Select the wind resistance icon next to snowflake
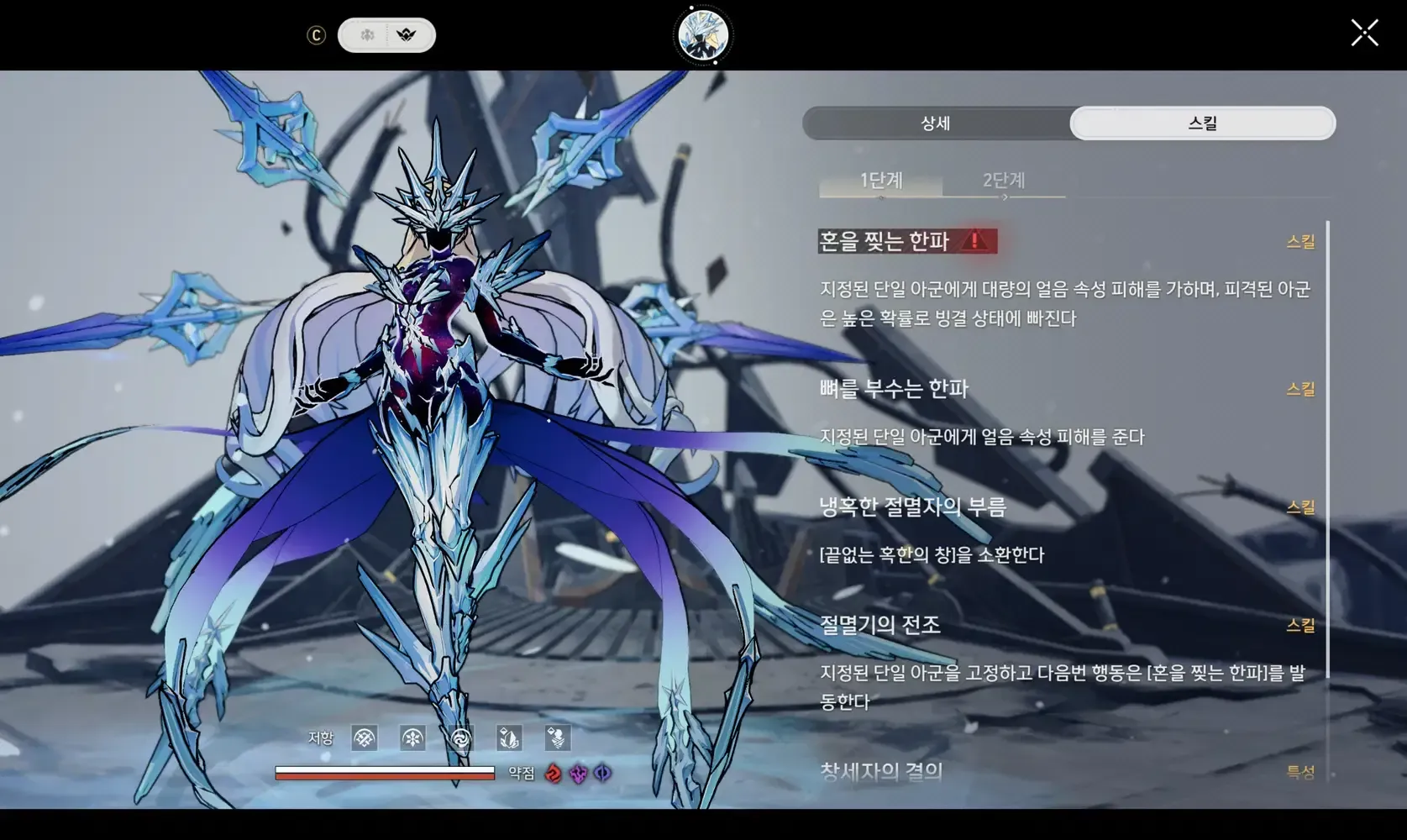Viewport: 1407px width, 840px height. 459,738
